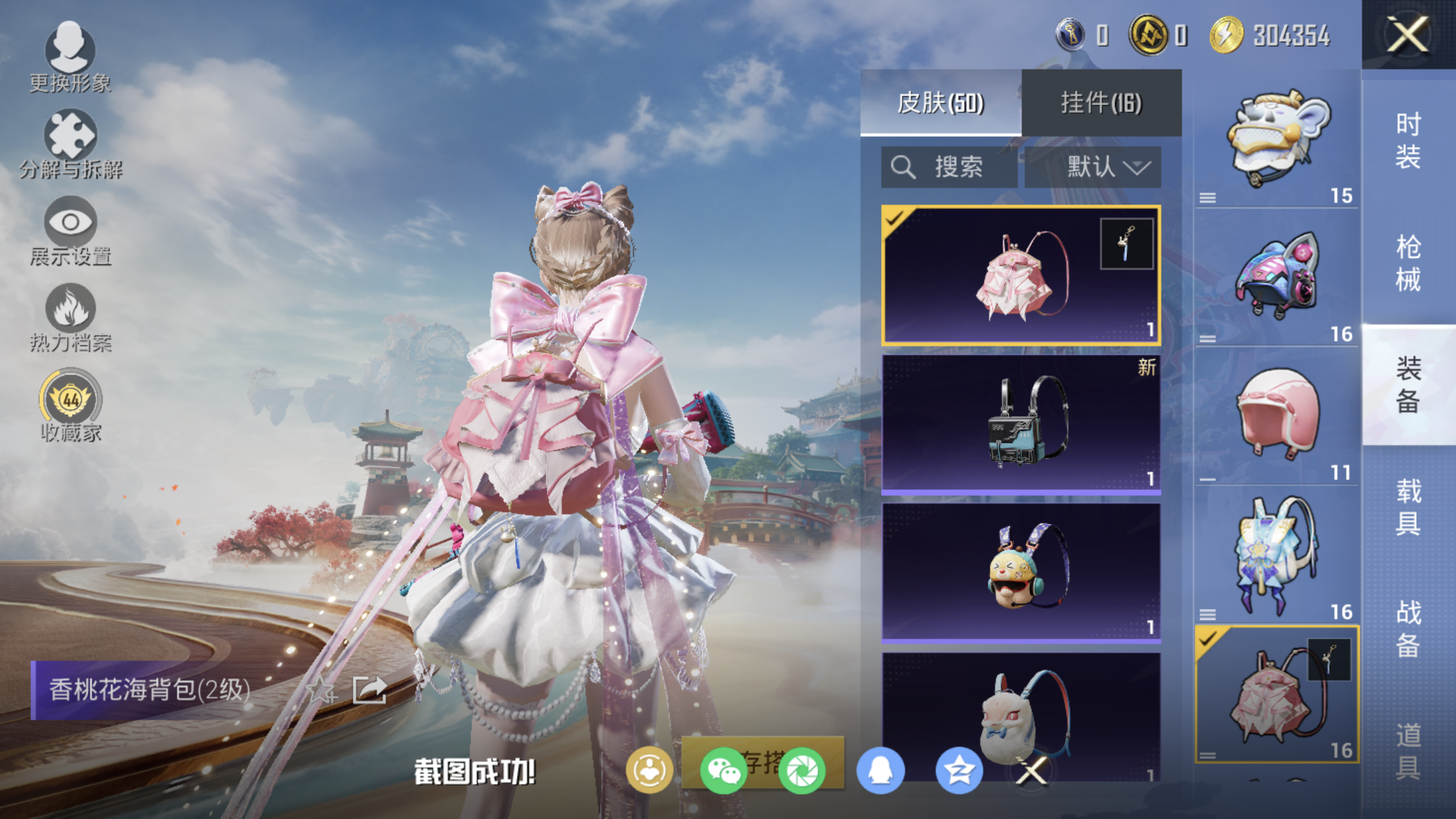Close the inventory screen with top-right X

[x=1408, y=34]
